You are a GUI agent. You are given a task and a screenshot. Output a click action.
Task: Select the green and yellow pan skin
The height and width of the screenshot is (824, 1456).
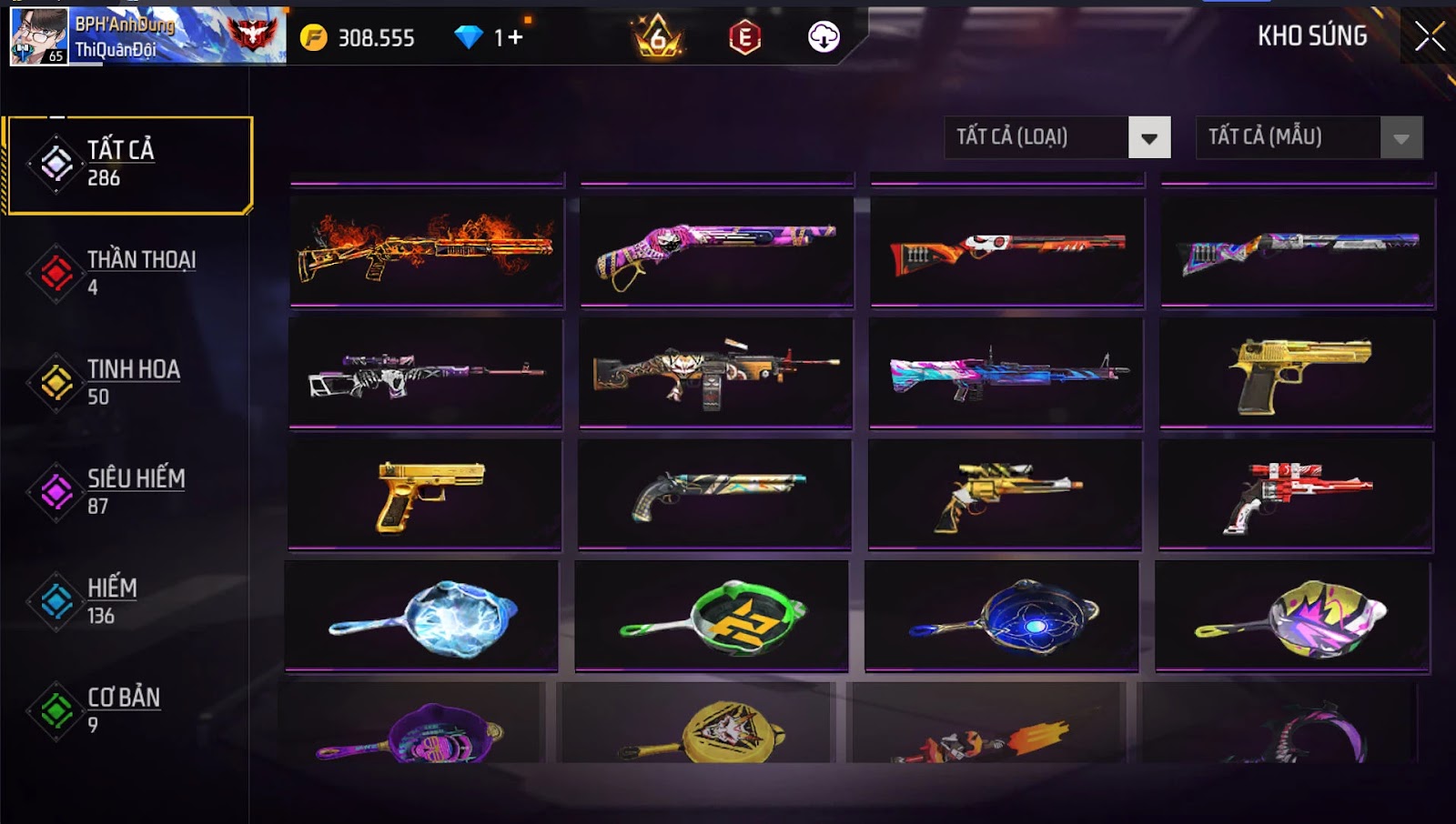(712, 616)
